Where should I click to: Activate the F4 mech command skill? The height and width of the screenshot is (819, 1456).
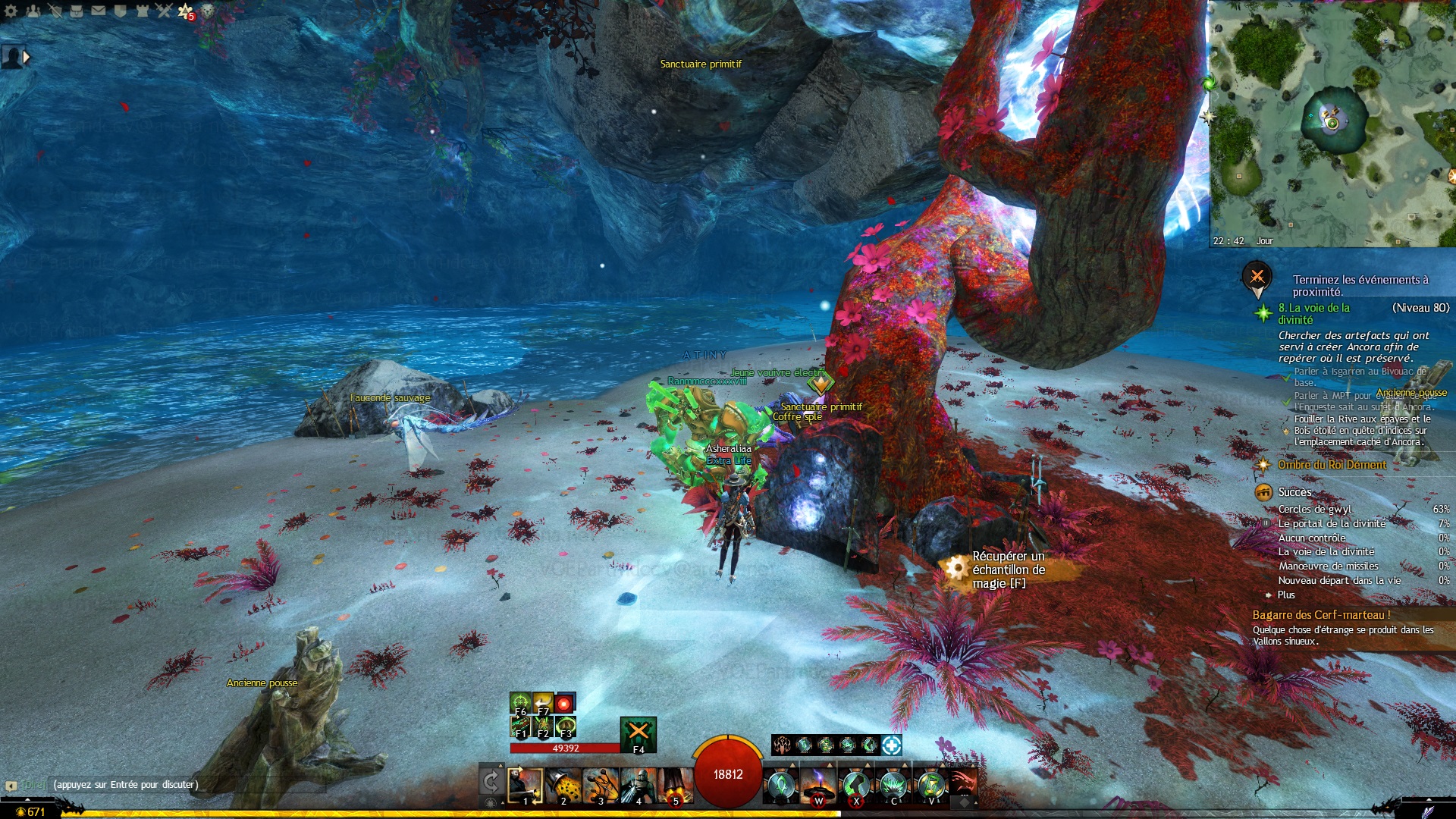coord(638,734)
